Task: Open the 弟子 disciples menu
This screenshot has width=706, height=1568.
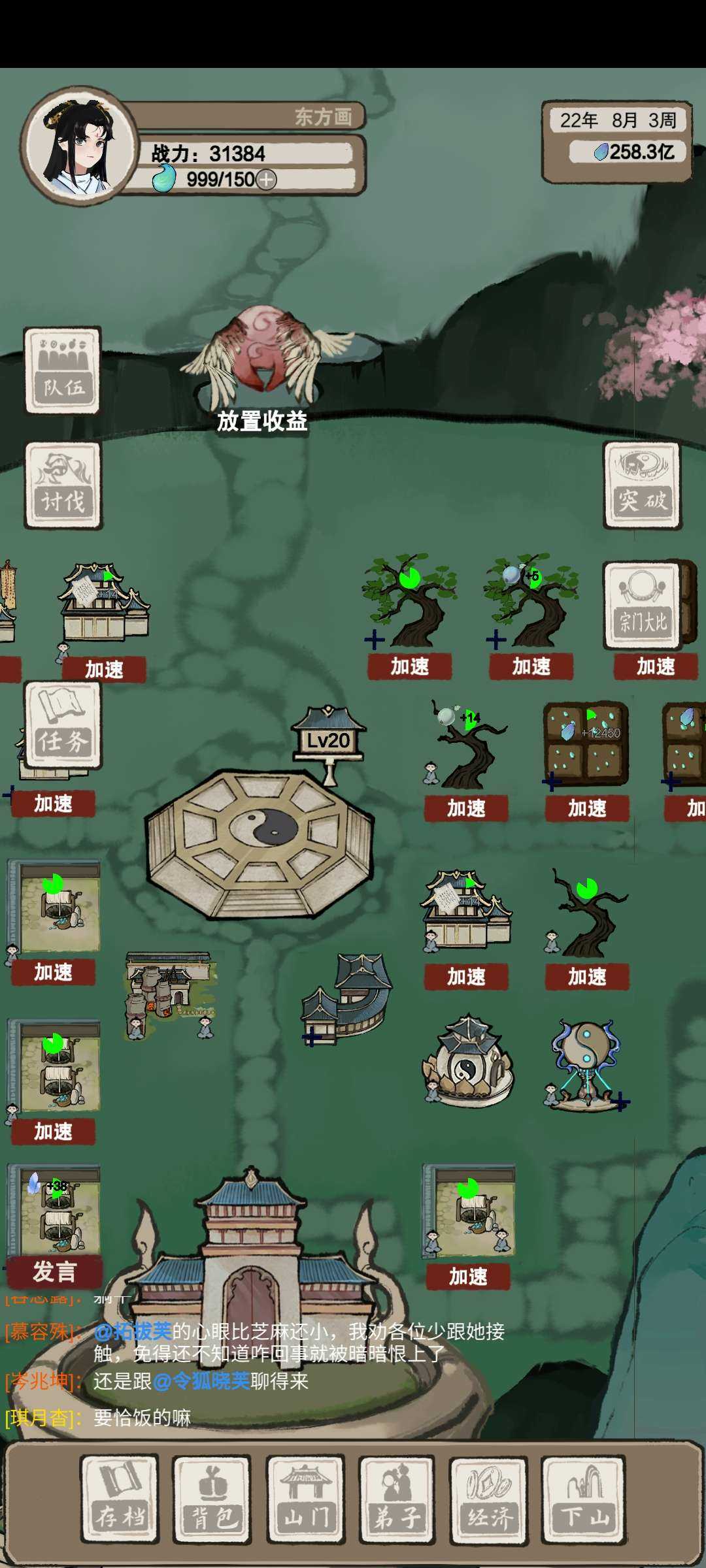Action: [x=397, y=1499]
